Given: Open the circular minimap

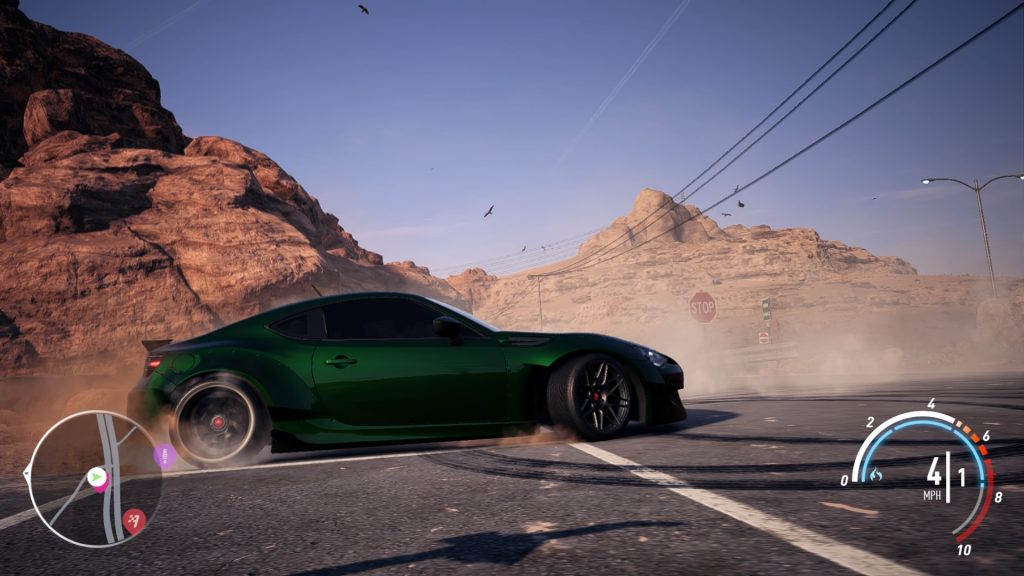Looking at the screenshot, I should pyautogui.click(x=95, y=479).
